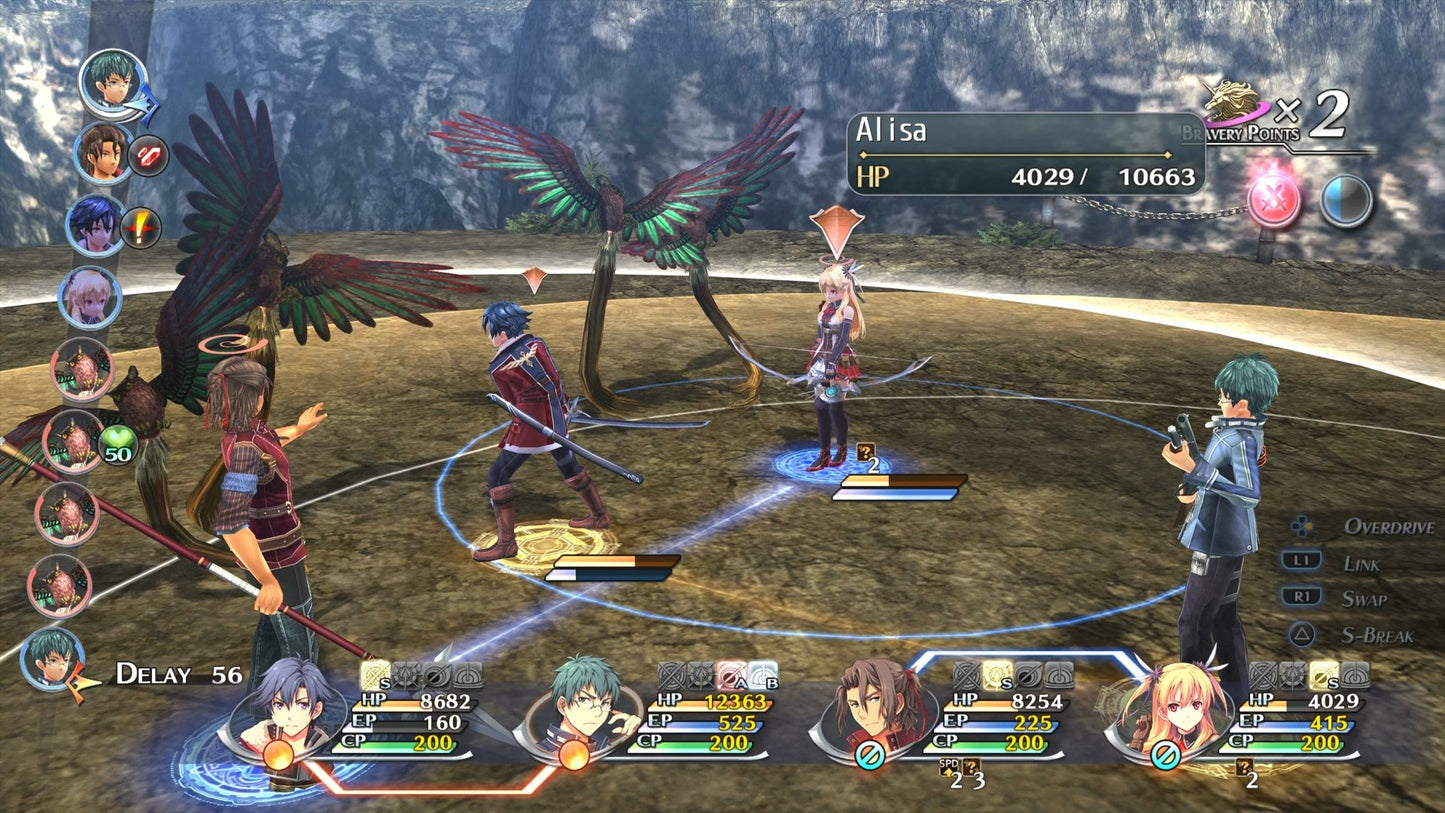
Task: Click the red crystal turn bonus icon
Action: (148, 157)
